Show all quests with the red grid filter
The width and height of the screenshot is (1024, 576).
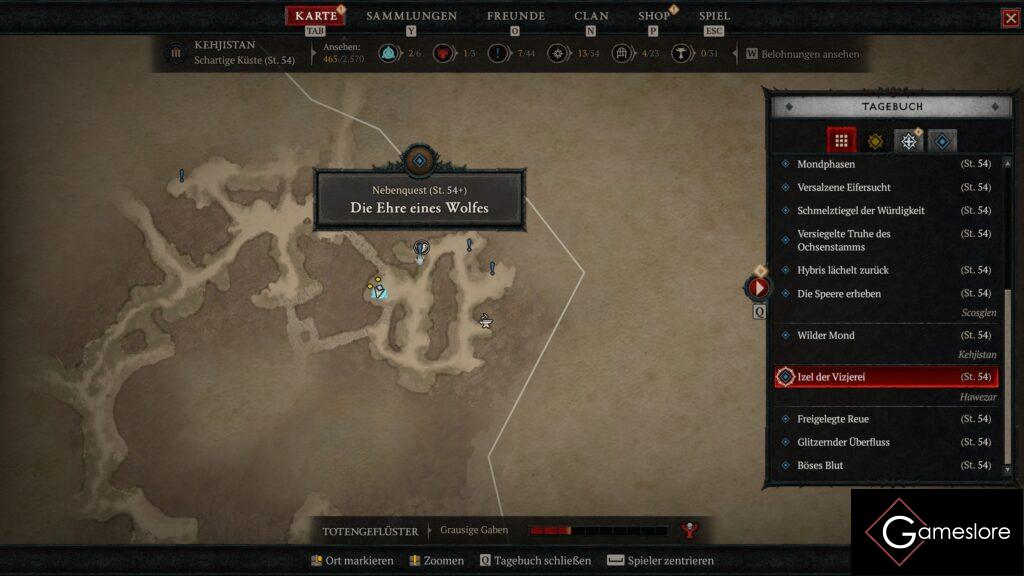point(841,141)
